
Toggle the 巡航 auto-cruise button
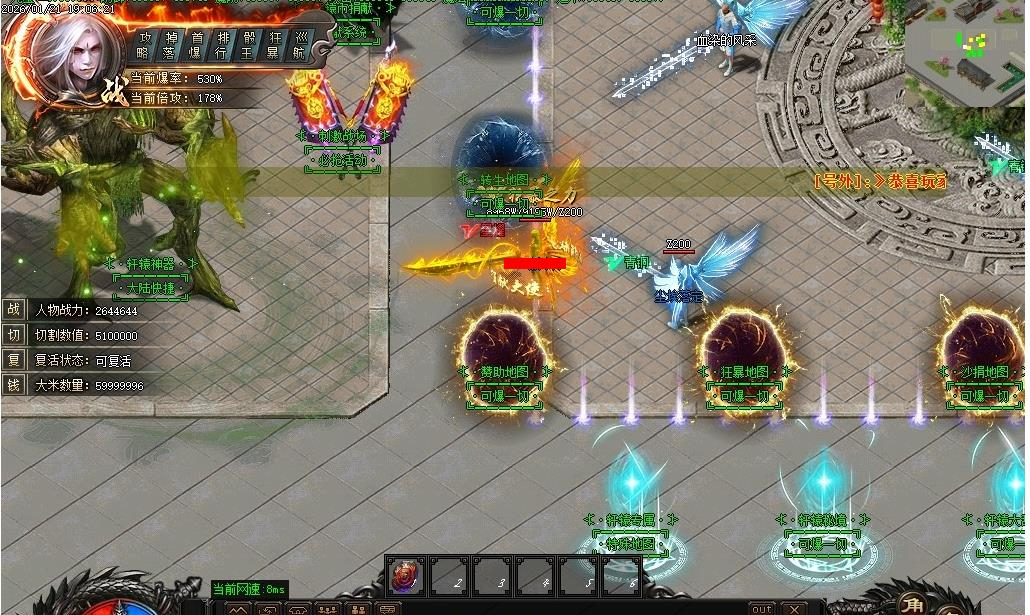point(299,45)
